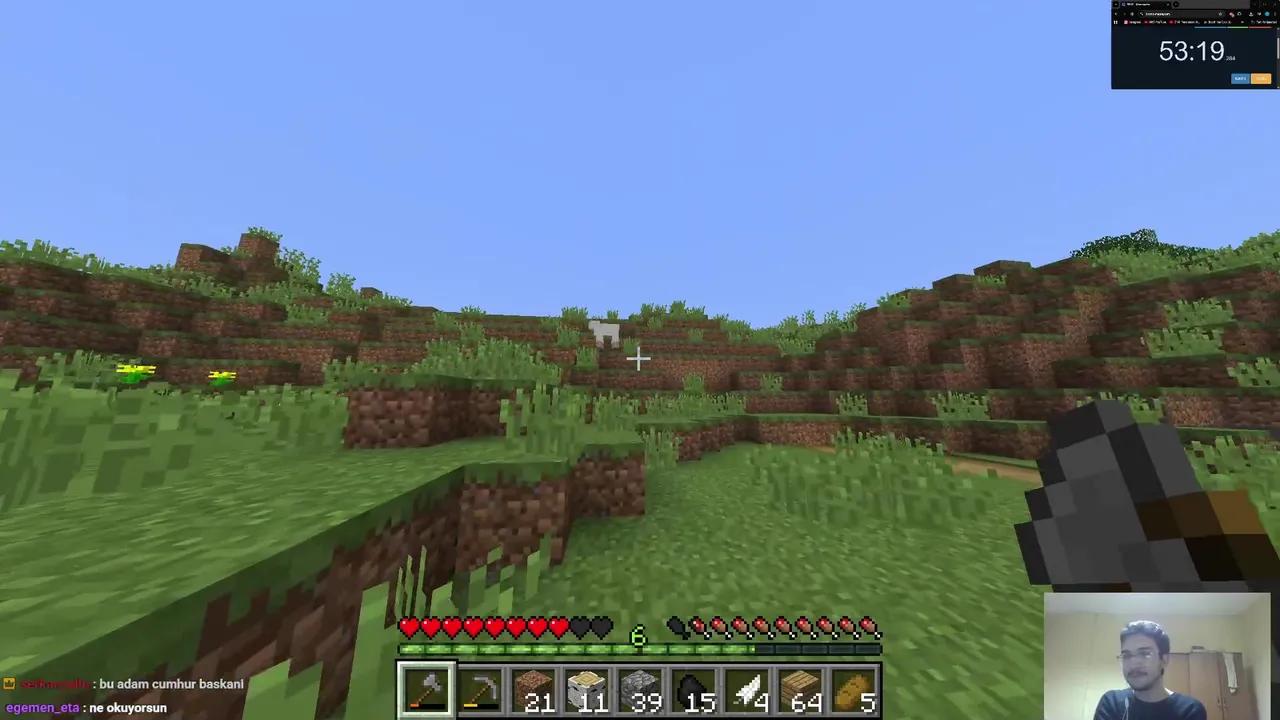Click the back arrow in the browser toolbar
1280x720 pixels.
point(1117,13)
